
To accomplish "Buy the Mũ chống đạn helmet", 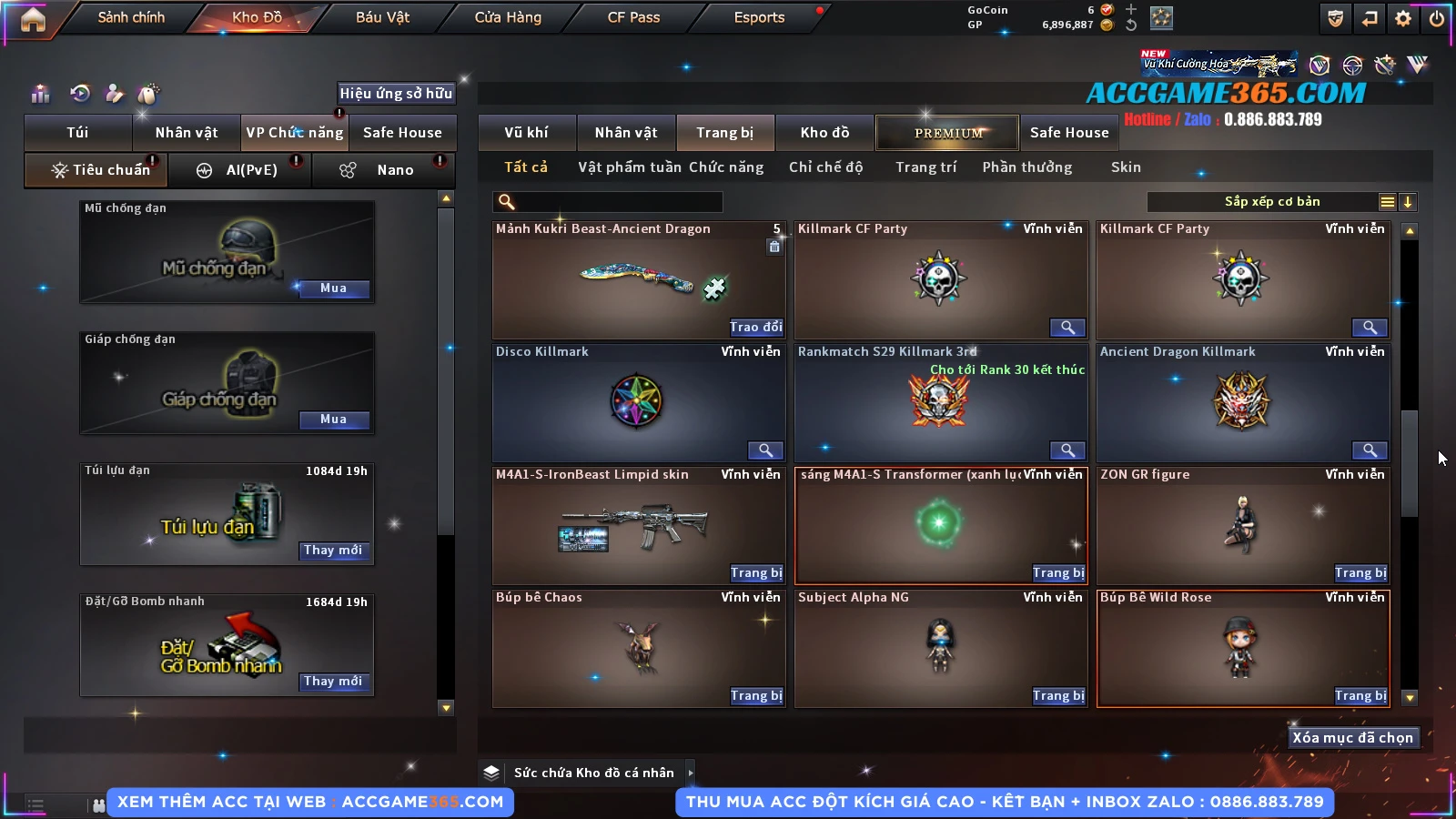I will 333,288.
